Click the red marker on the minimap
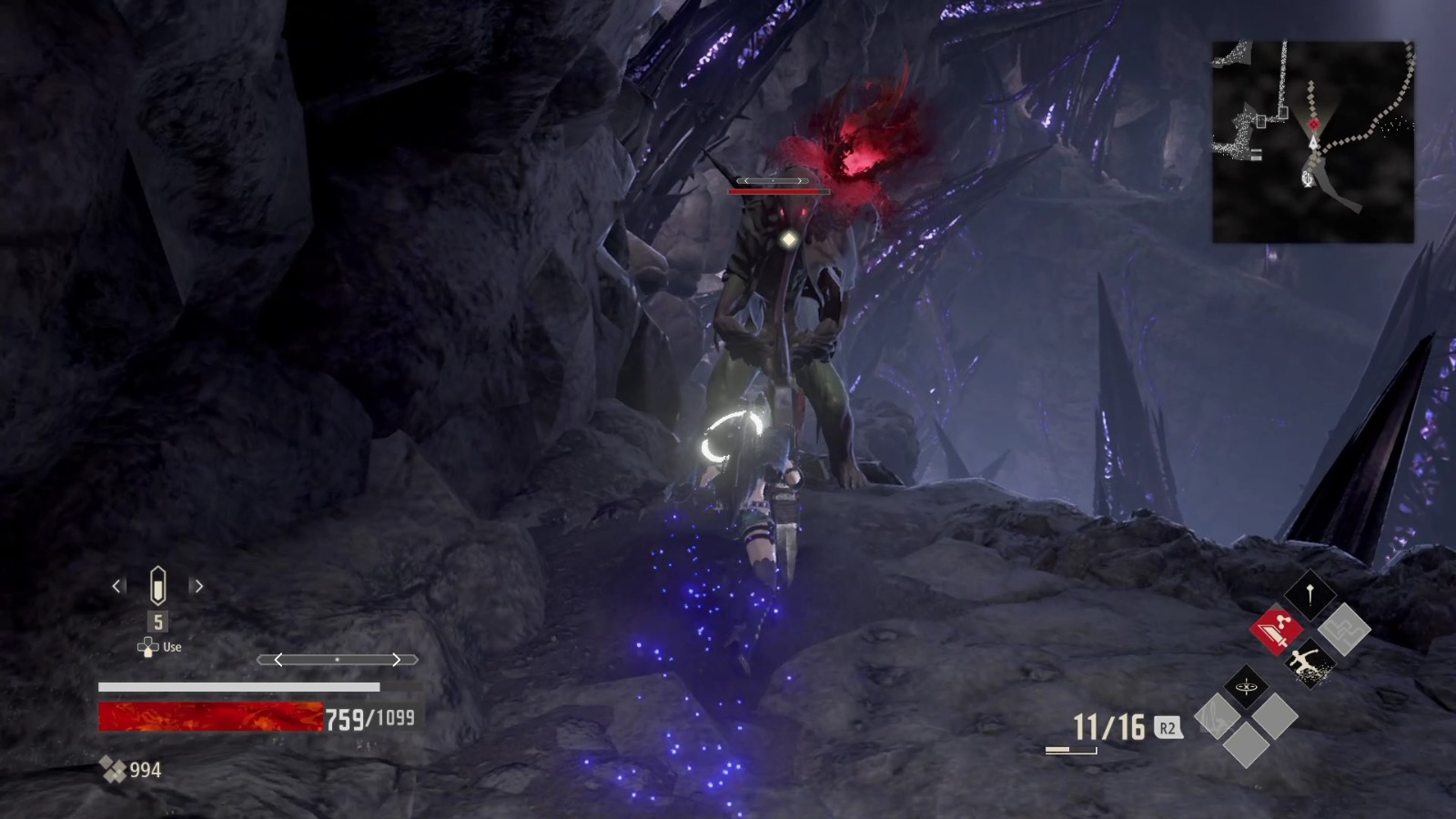The image size is (1456, 819). 1315,125
